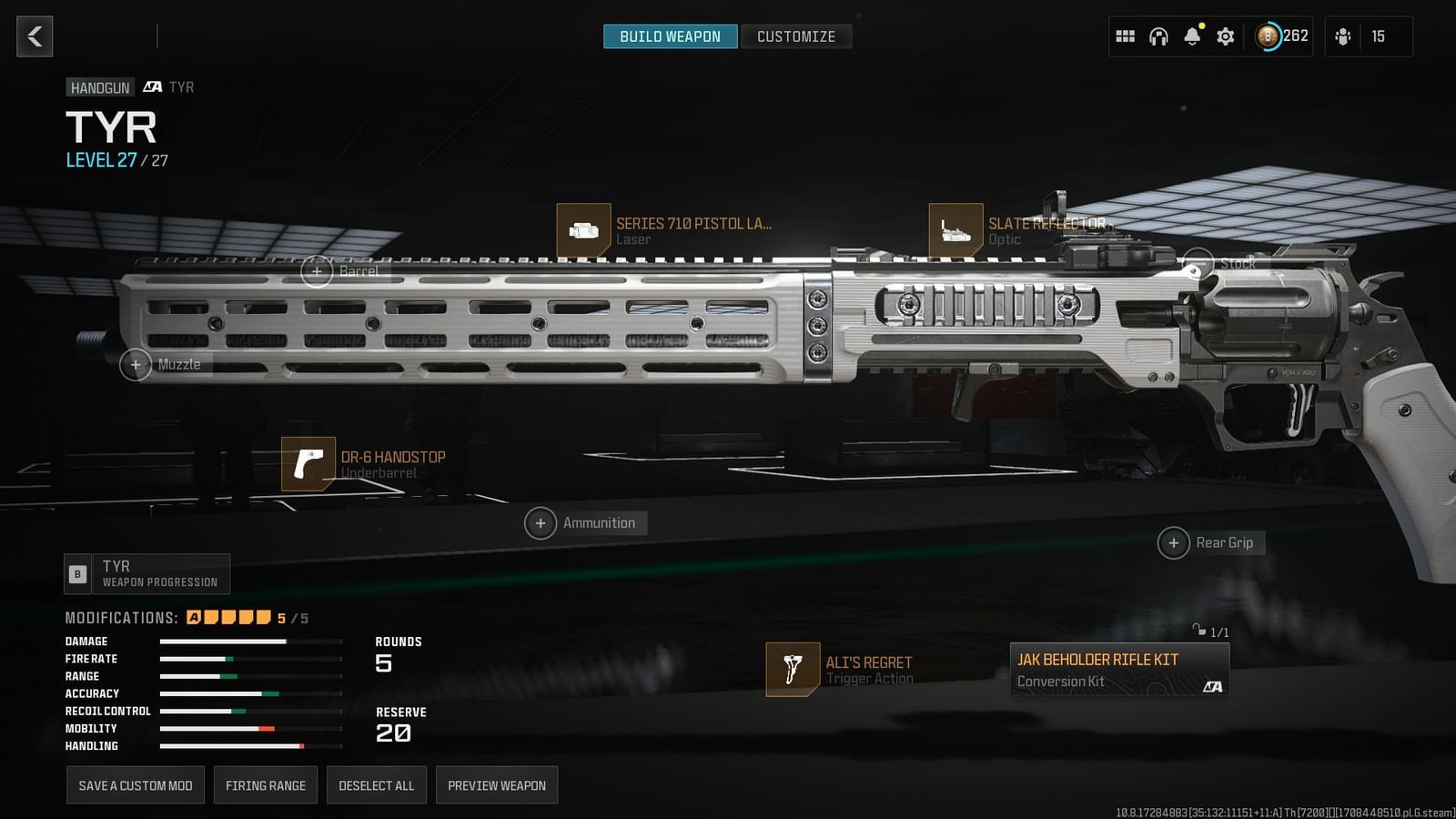Open audio channels with headset icon
The image size is (1456, 819).
pos(1158,36)
